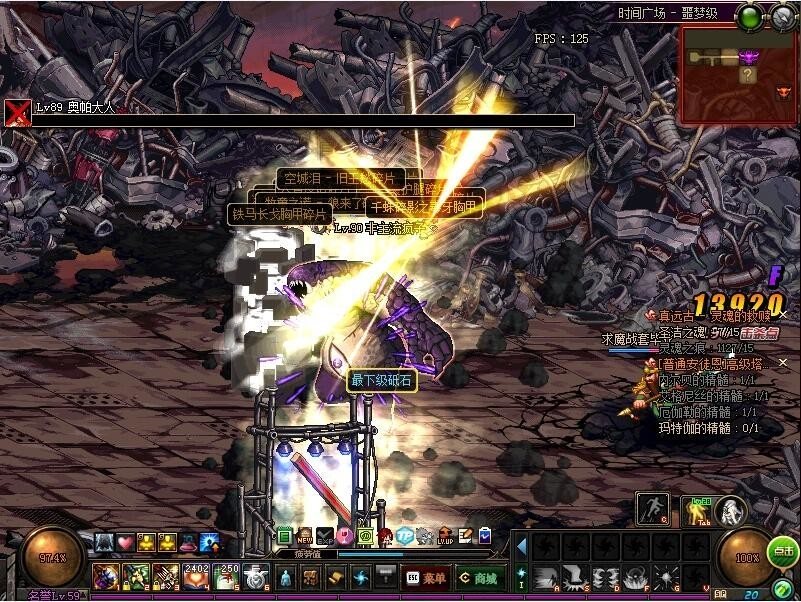Open the LV.UP icon in the menu row
Image resolution: width=801 pixels, height=602 pixels.
pos(444,537)
